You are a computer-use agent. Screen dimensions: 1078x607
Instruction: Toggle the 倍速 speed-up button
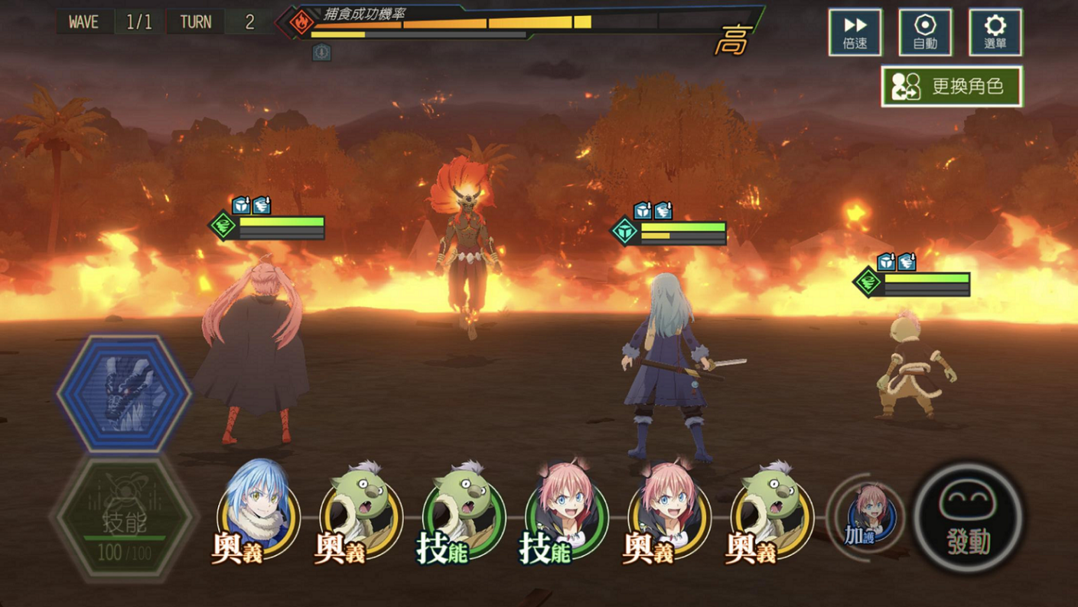click(x=855, y=32)
